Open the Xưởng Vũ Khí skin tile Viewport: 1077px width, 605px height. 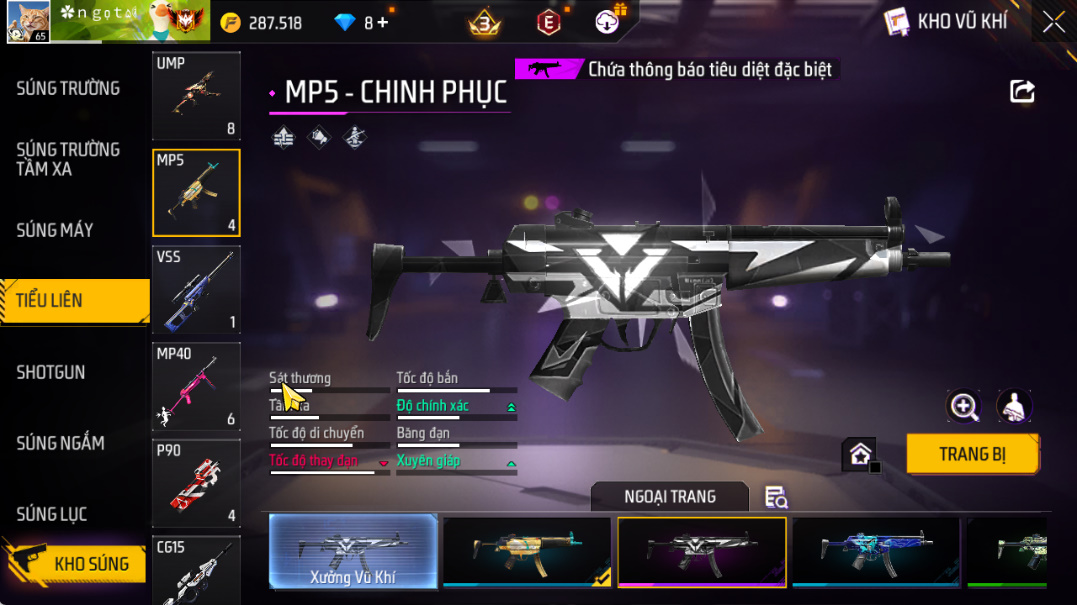[x=354, y=551]
